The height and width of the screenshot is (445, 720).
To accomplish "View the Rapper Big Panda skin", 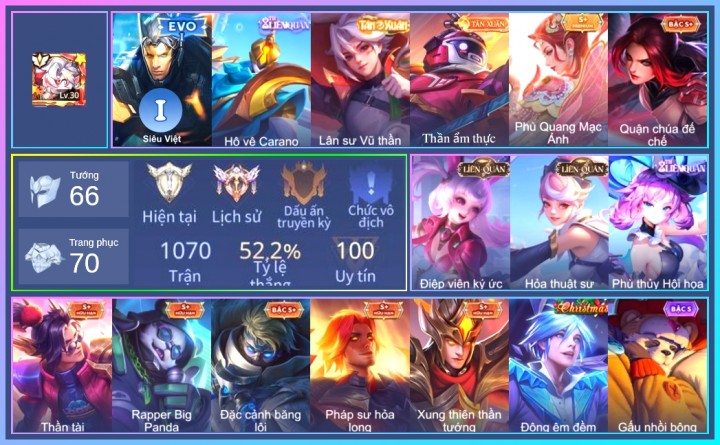I will click(160, 366).
